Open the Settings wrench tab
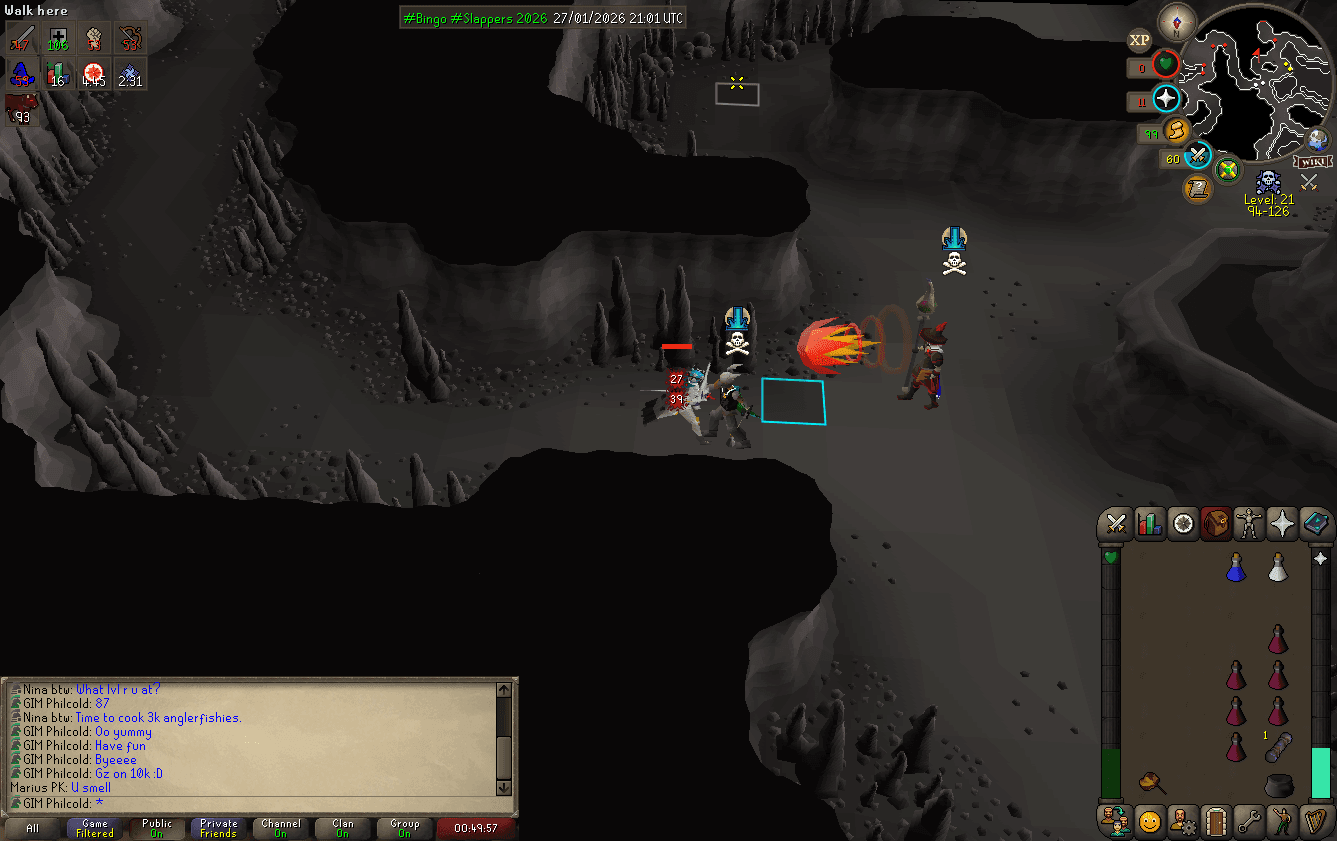1337x841 pixels. 1249,820
